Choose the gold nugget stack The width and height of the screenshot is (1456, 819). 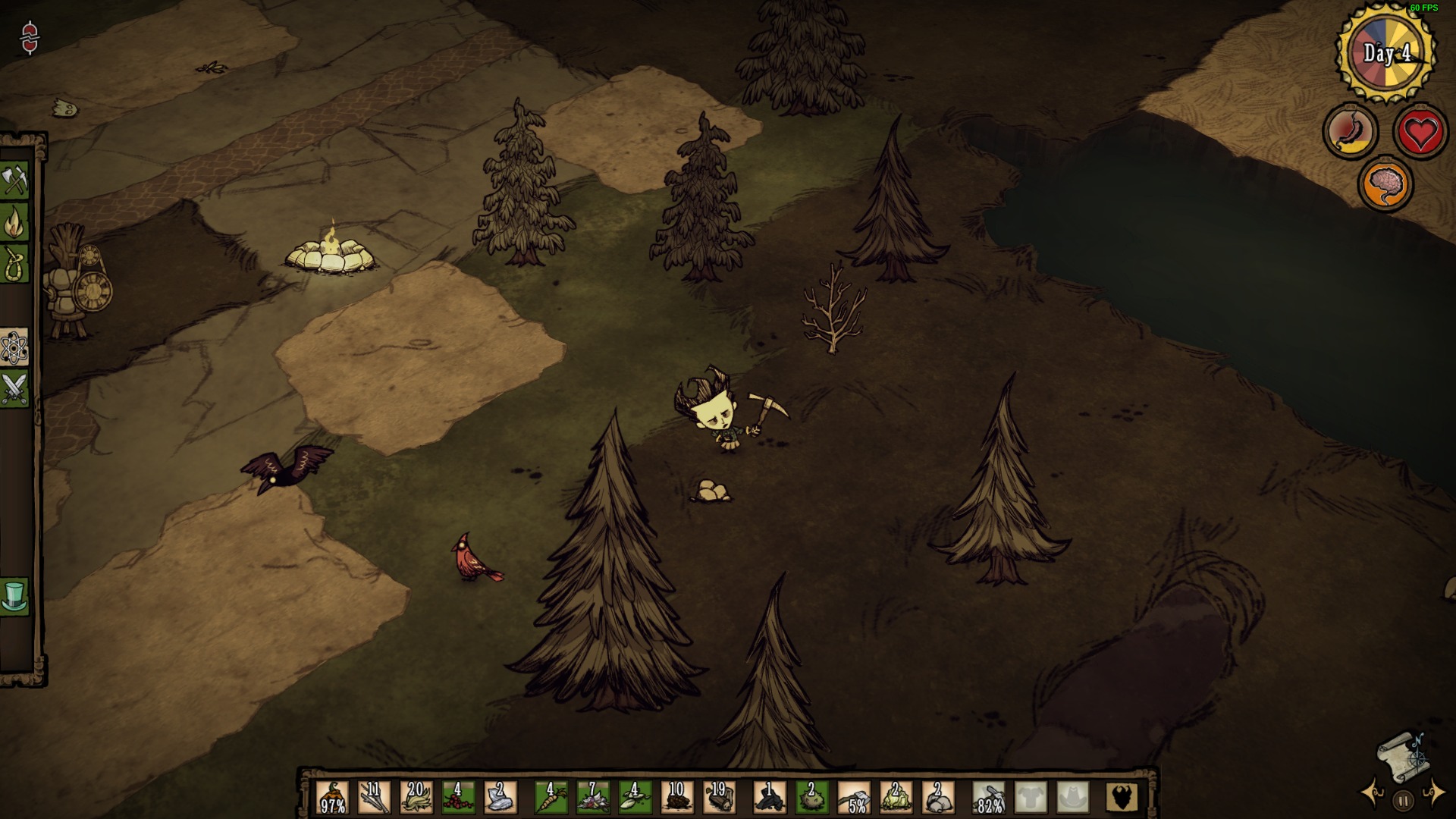click(896, 798)
